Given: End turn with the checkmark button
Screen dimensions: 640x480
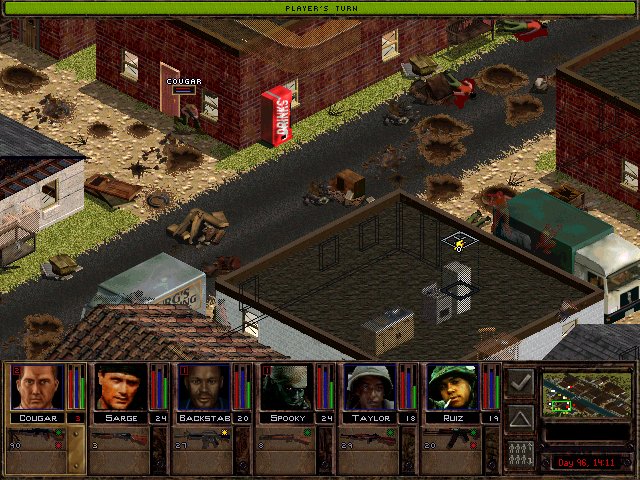Looking at the screenshot, I should click(520, 382).
